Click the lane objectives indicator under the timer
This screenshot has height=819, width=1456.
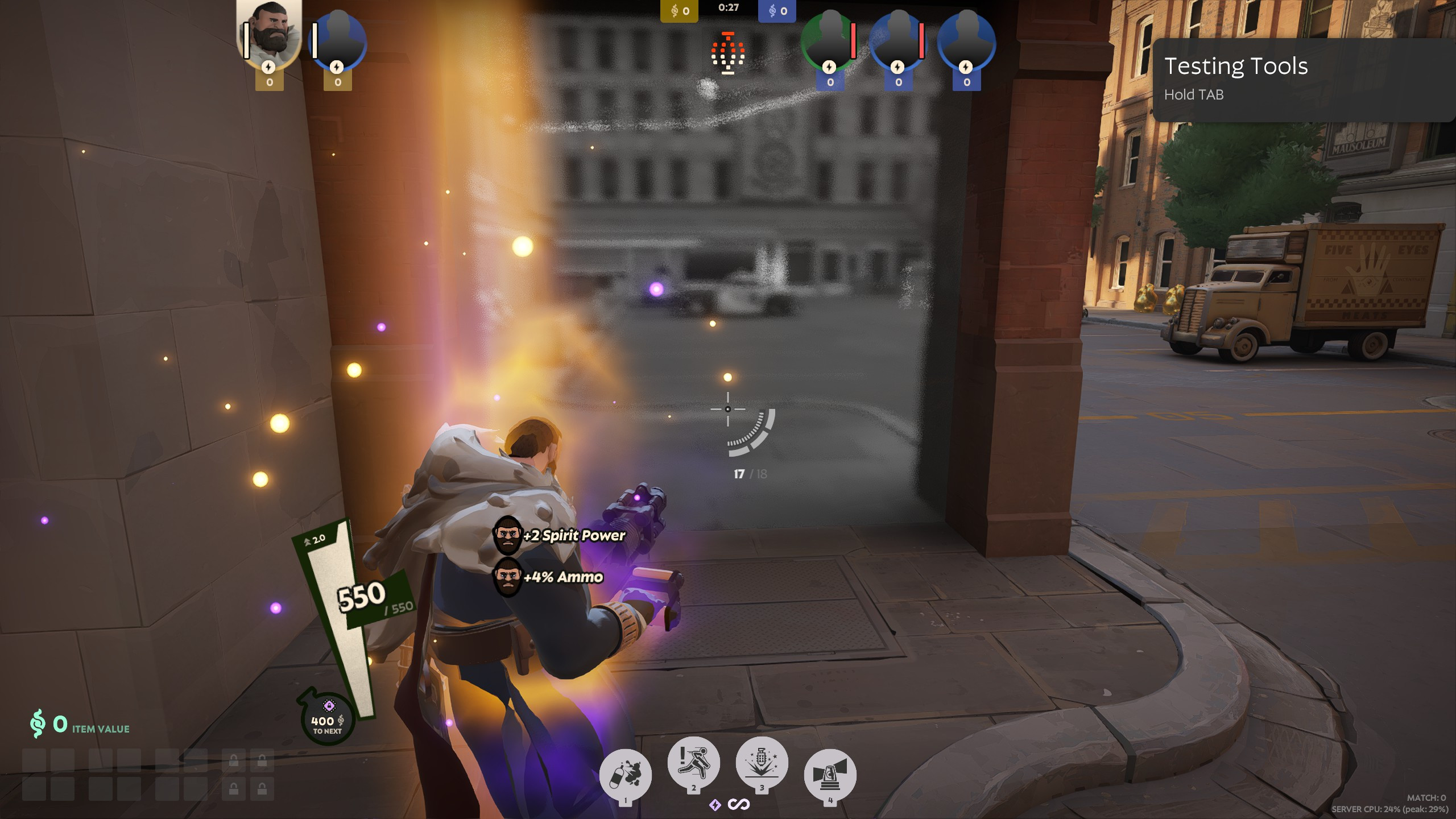(x=728, y=53)
